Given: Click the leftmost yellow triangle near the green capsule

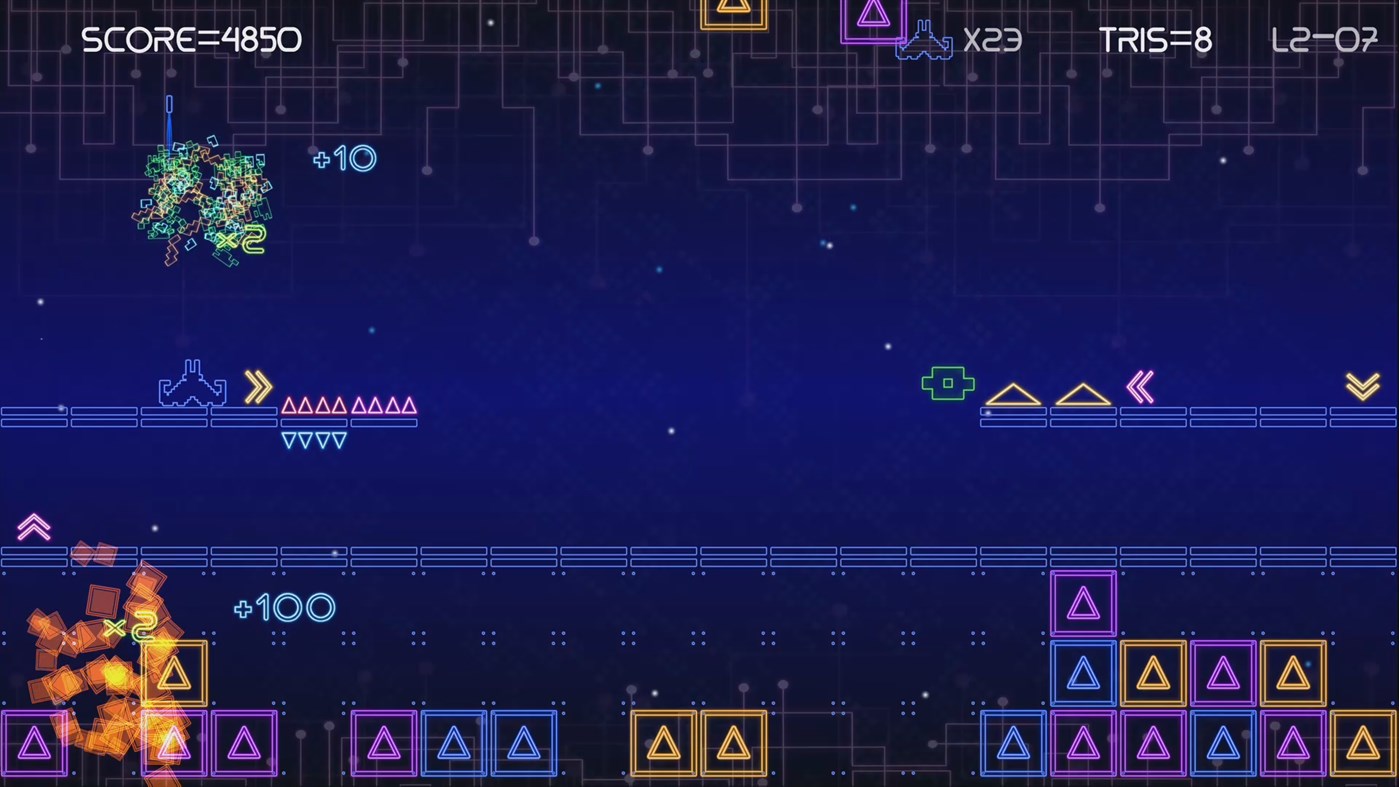Looking at the screenshot, I should (x=1014, y=393).
